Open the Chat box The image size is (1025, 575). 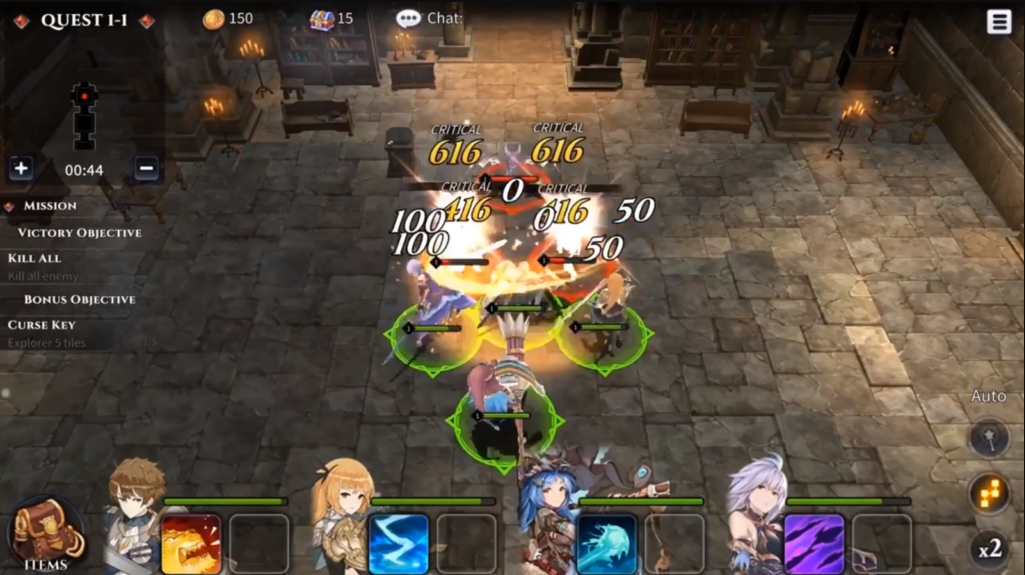click(429, 18)
